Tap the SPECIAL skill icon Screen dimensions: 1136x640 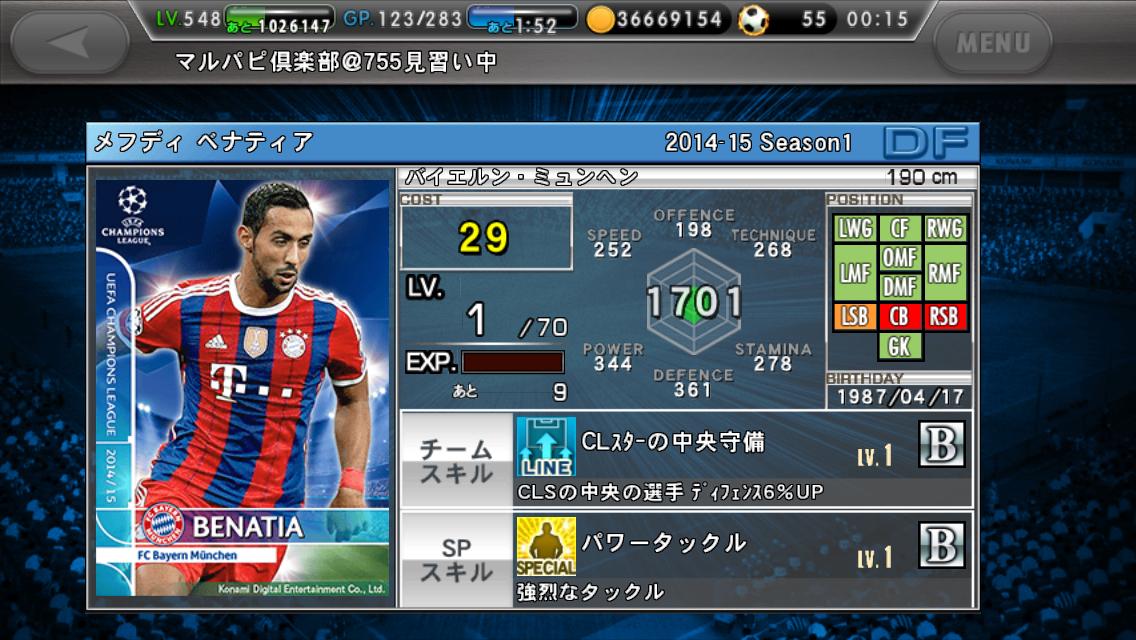pyautogui.click(x=546, y=546)
